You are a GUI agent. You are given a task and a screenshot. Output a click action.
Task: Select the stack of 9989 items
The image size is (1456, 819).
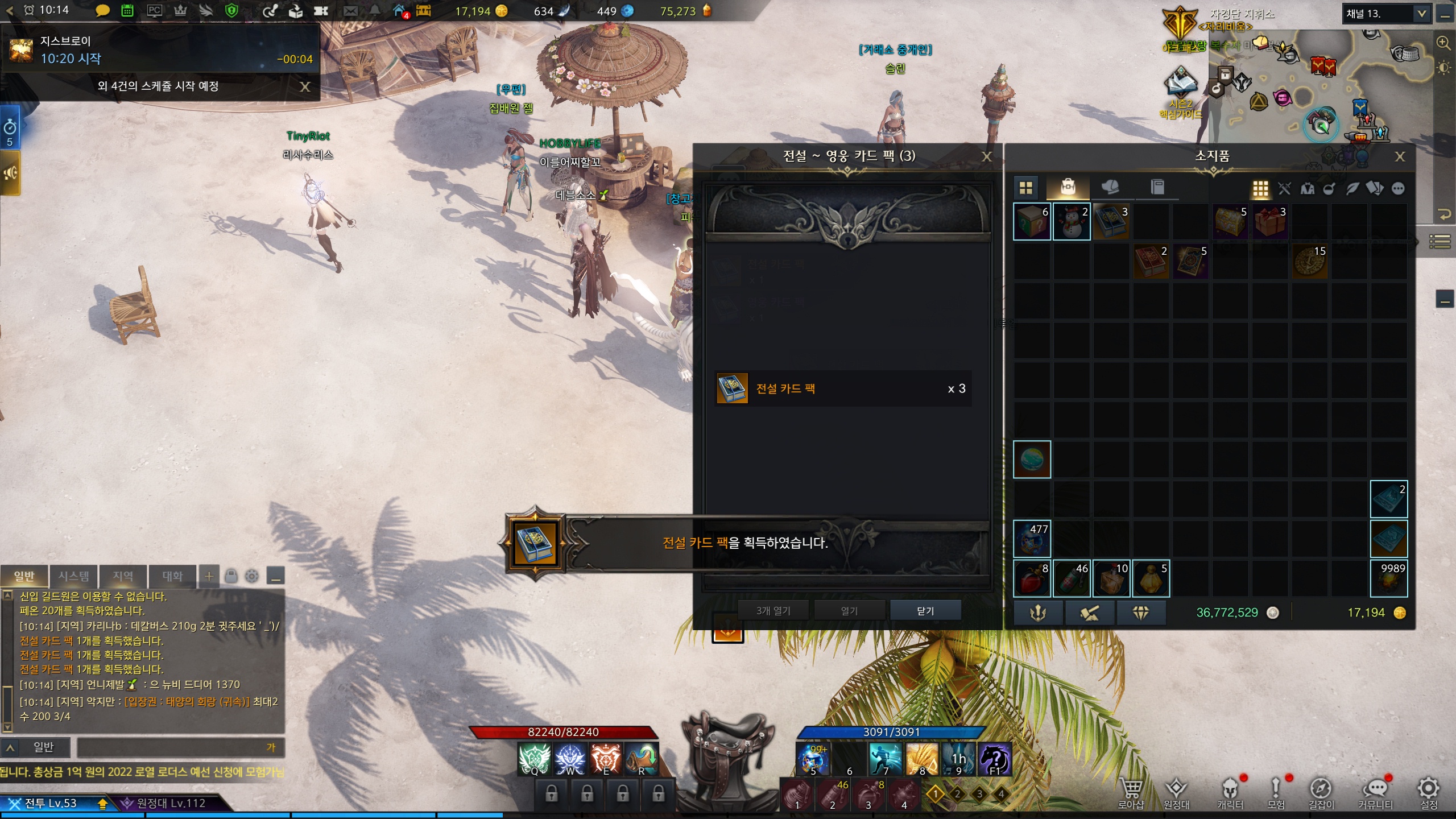[x=1388, y=578]
